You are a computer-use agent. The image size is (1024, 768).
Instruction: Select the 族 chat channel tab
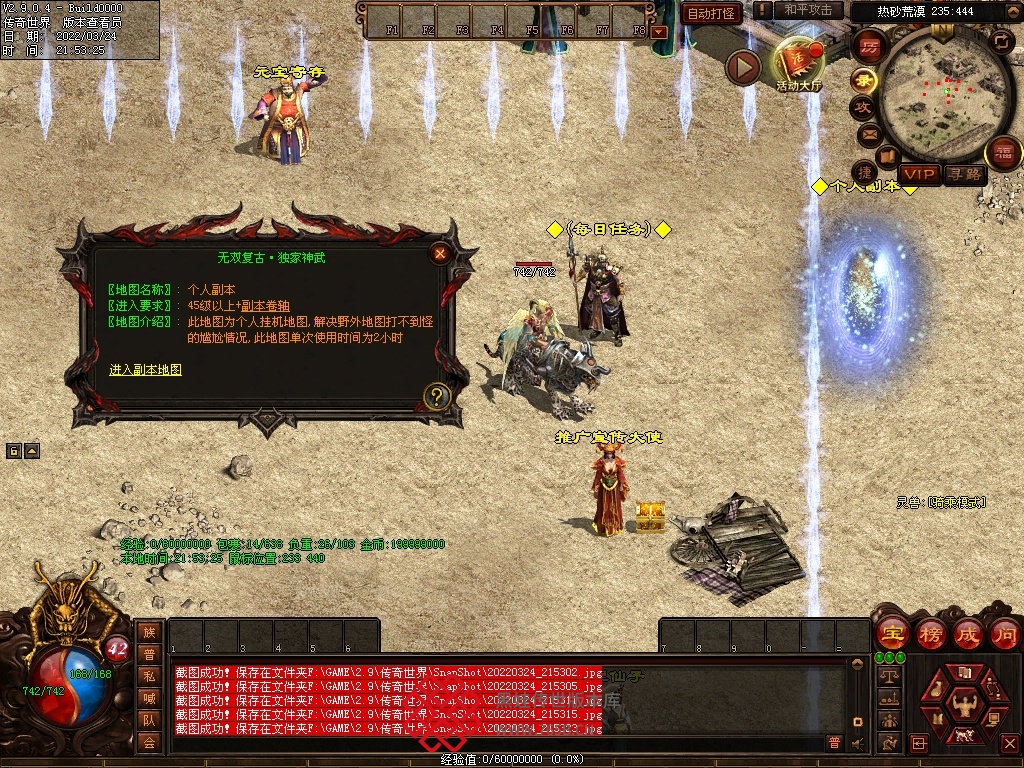point(149,632)
